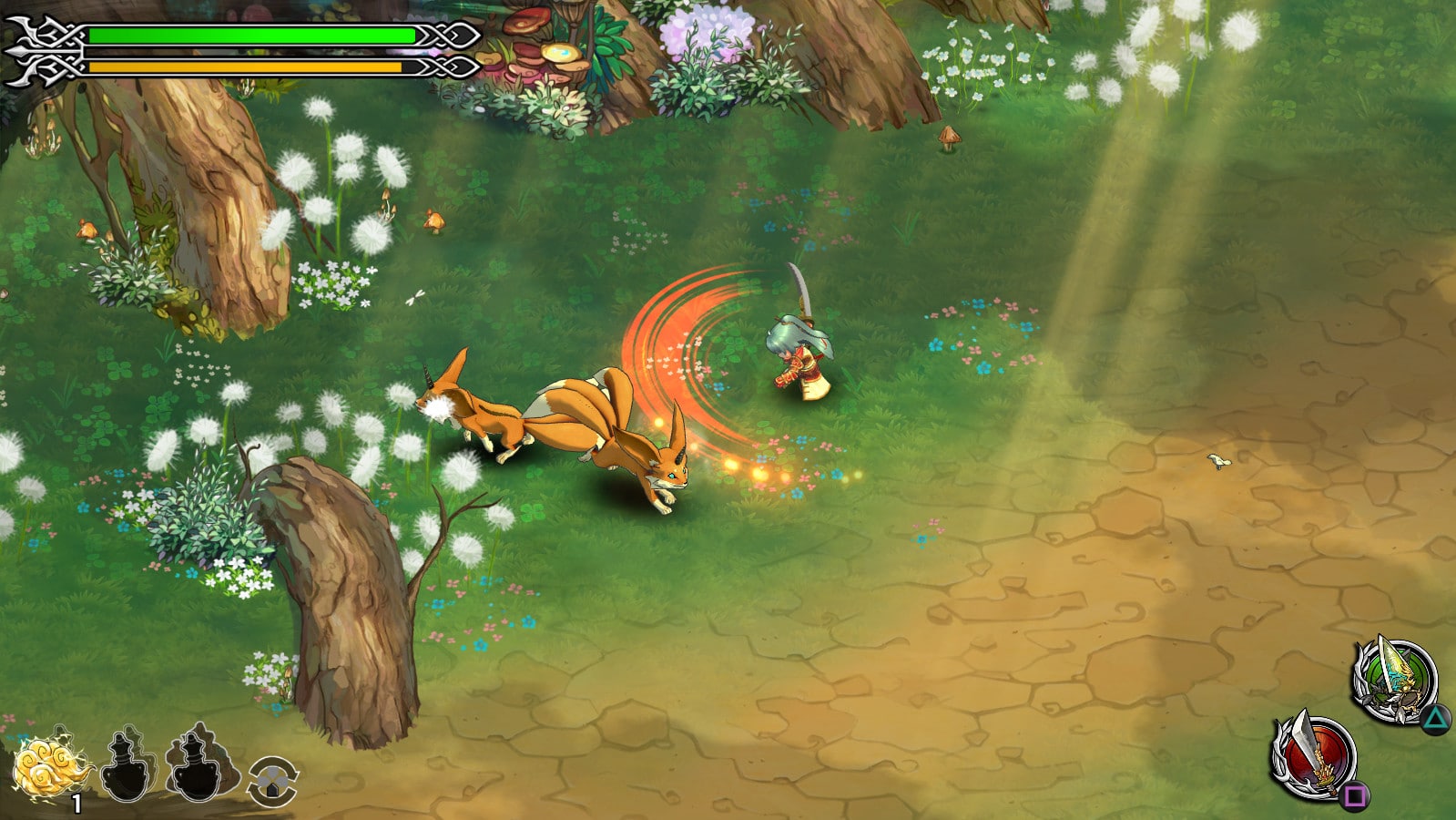Click the Square button prompt badge
1456x820 pixels.
1355,795
